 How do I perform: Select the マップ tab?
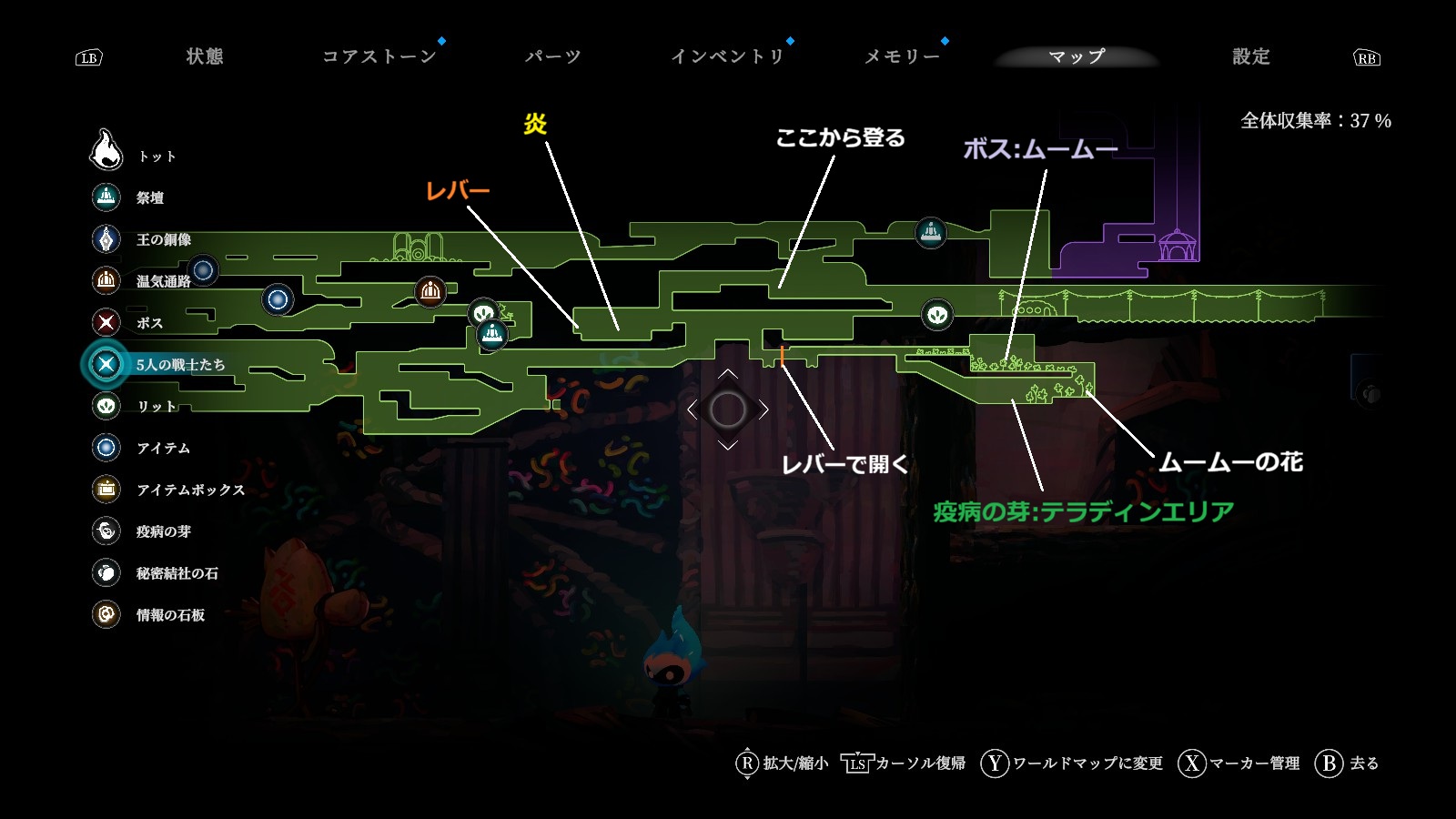coord(1077,56)
